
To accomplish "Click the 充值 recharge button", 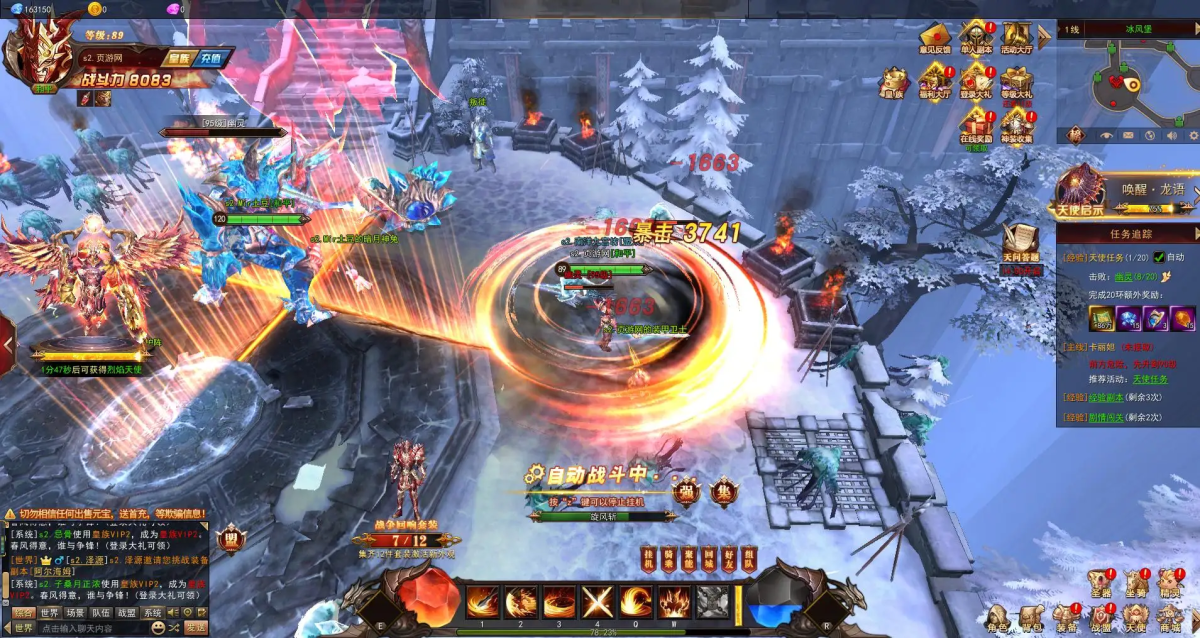I will (x=211, y=58).
